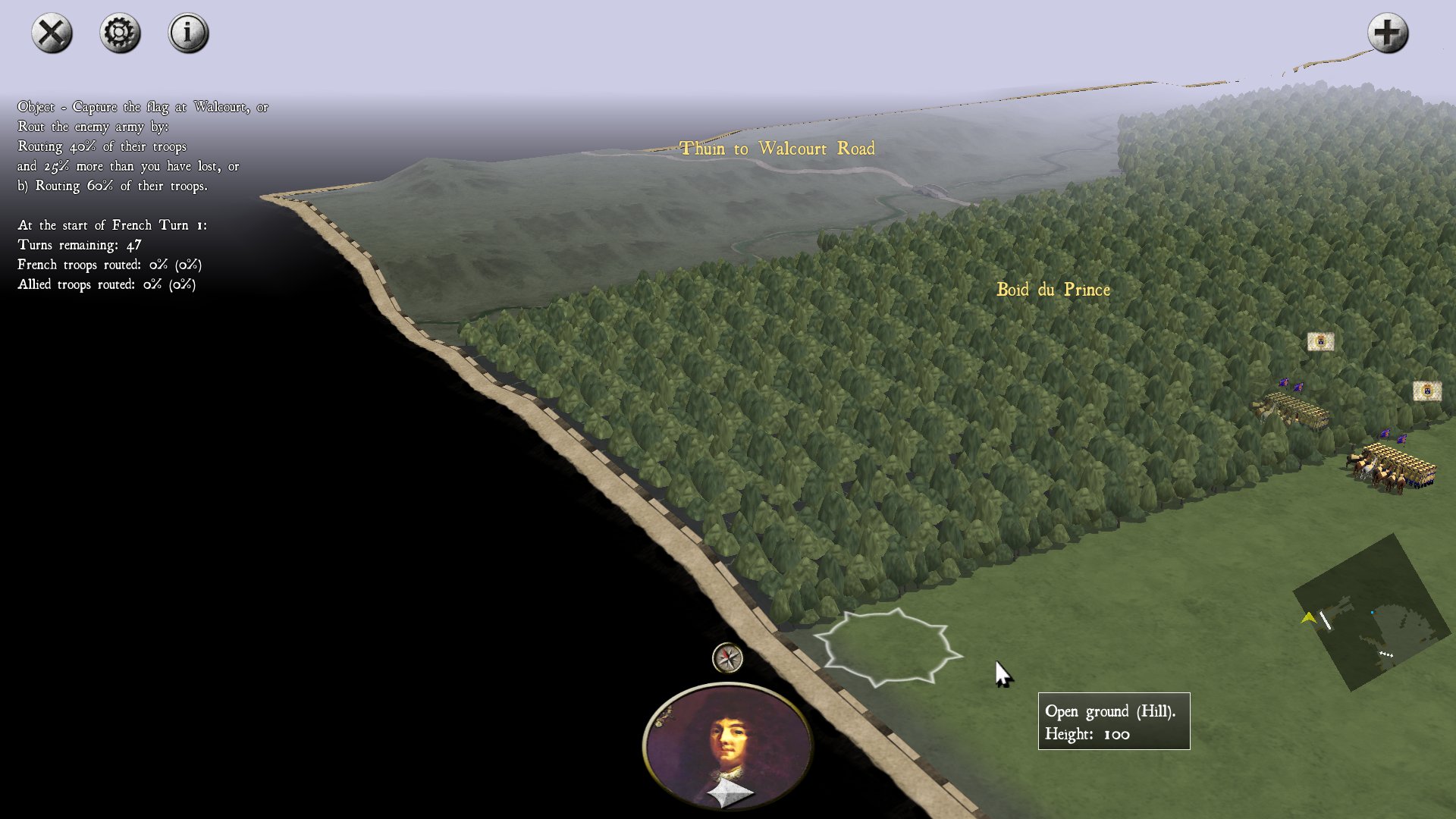The width and height of the screenshot is (1456, 819).
Task: Close the battle with the X button
Action: tap(52, 33)
